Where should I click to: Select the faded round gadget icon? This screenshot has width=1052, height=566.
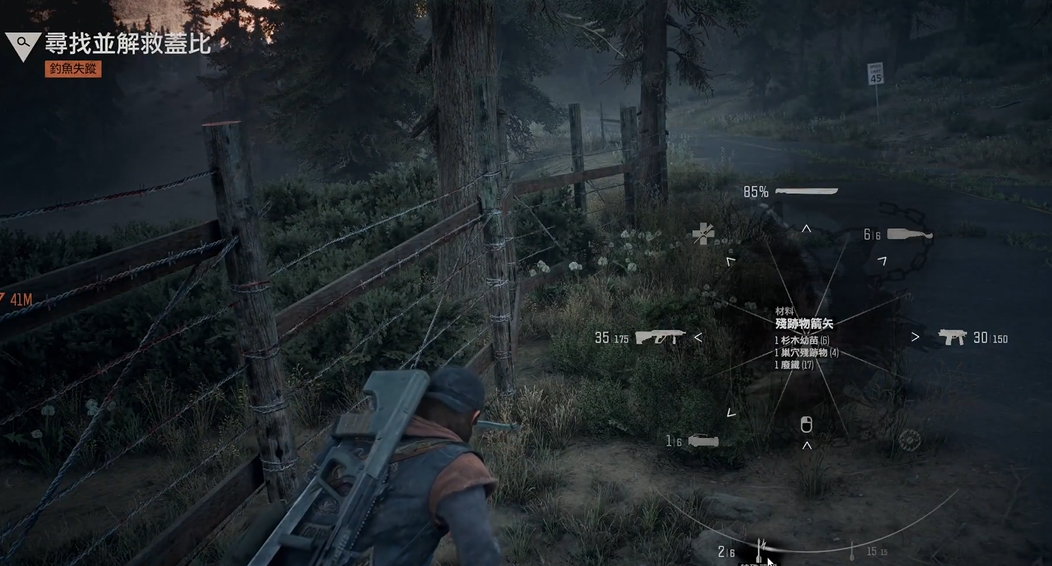pos(909,439)
